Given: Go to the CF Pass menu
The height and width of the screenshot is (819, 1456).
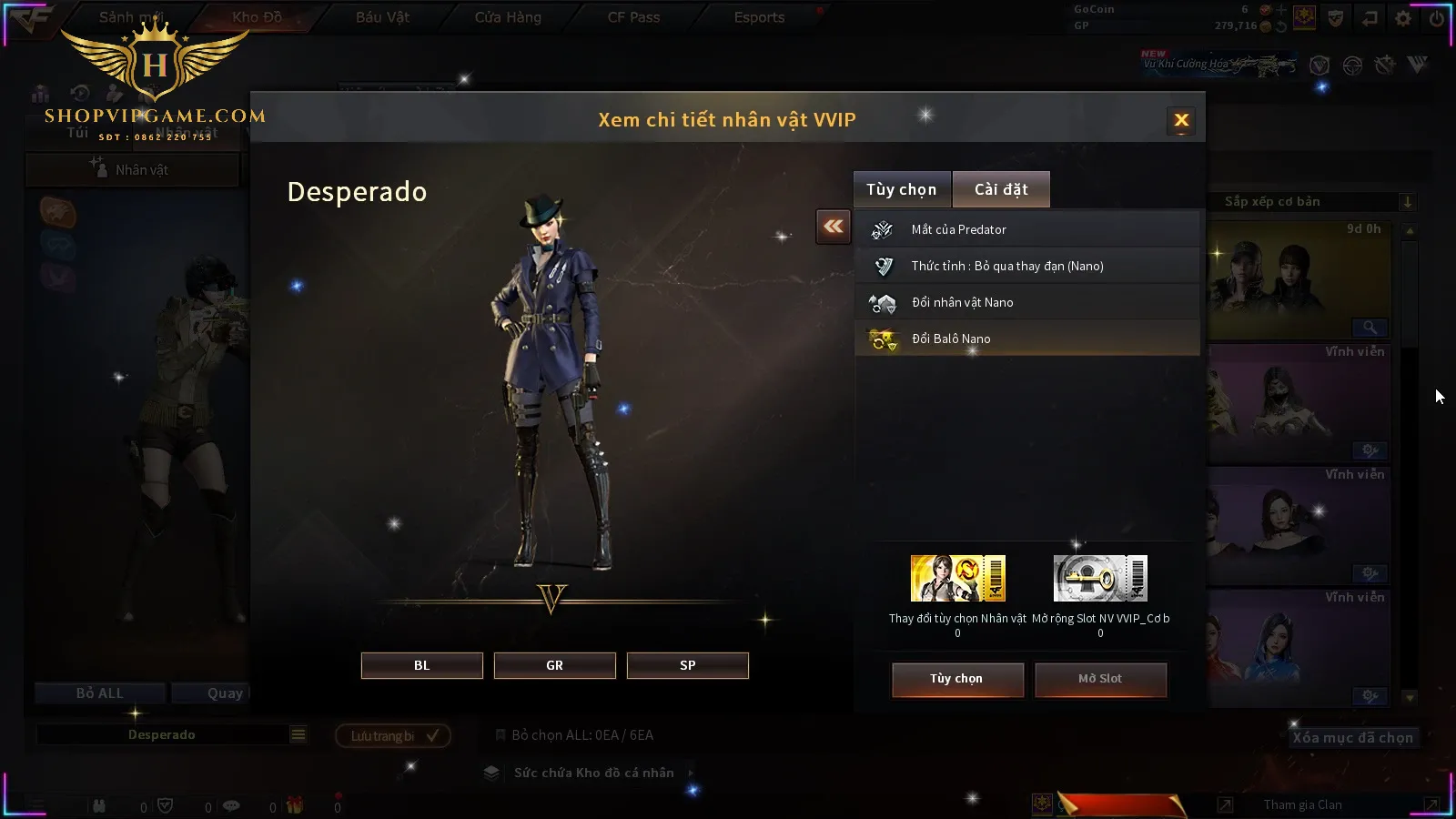Looking at the screenshot, I should coord(633,17).
